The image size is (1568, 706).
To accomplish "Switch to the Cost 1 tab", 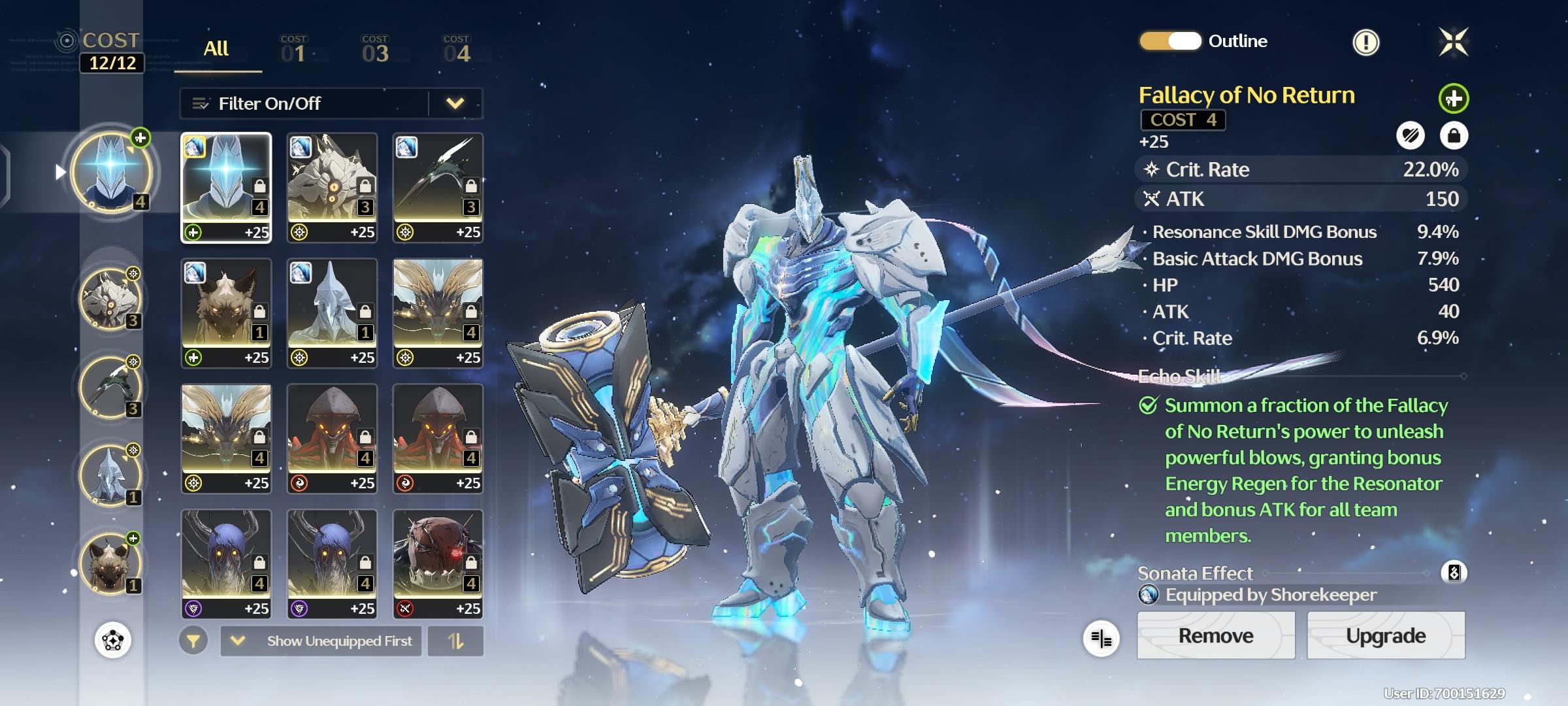I will [x=294, y=50].
